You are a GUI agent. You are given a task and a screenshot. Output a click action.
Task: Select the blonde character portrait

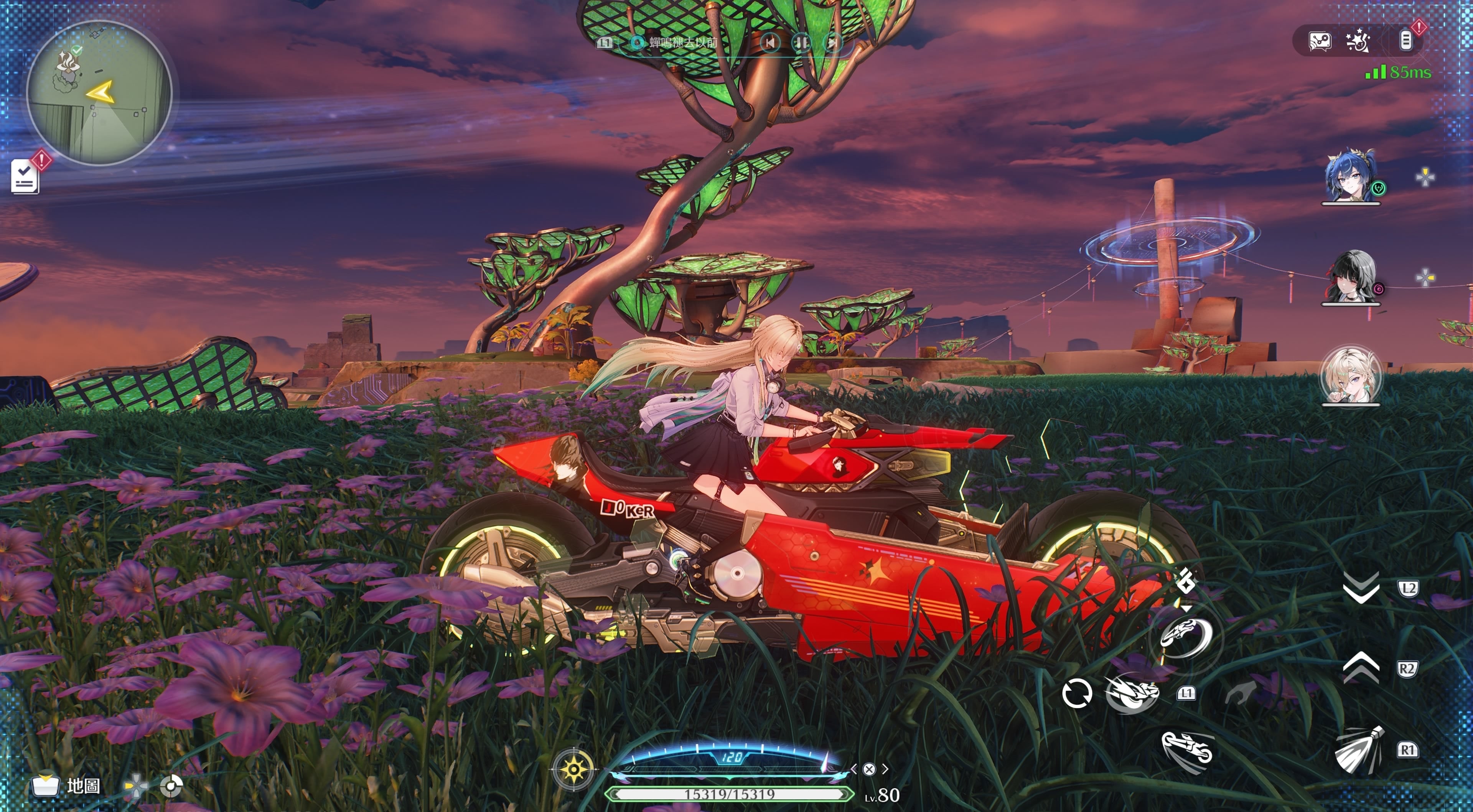[1351, 376]
